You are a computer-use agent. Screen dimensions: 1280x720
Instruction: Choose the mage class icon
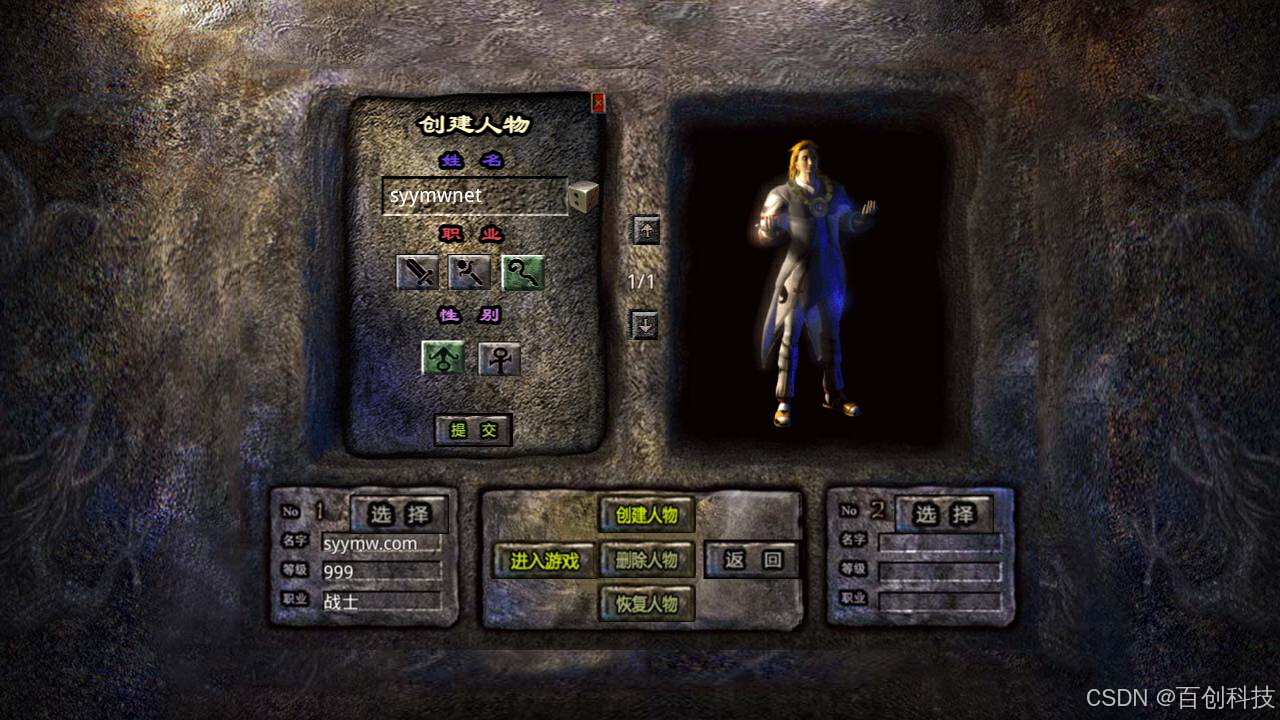[469, 272]
